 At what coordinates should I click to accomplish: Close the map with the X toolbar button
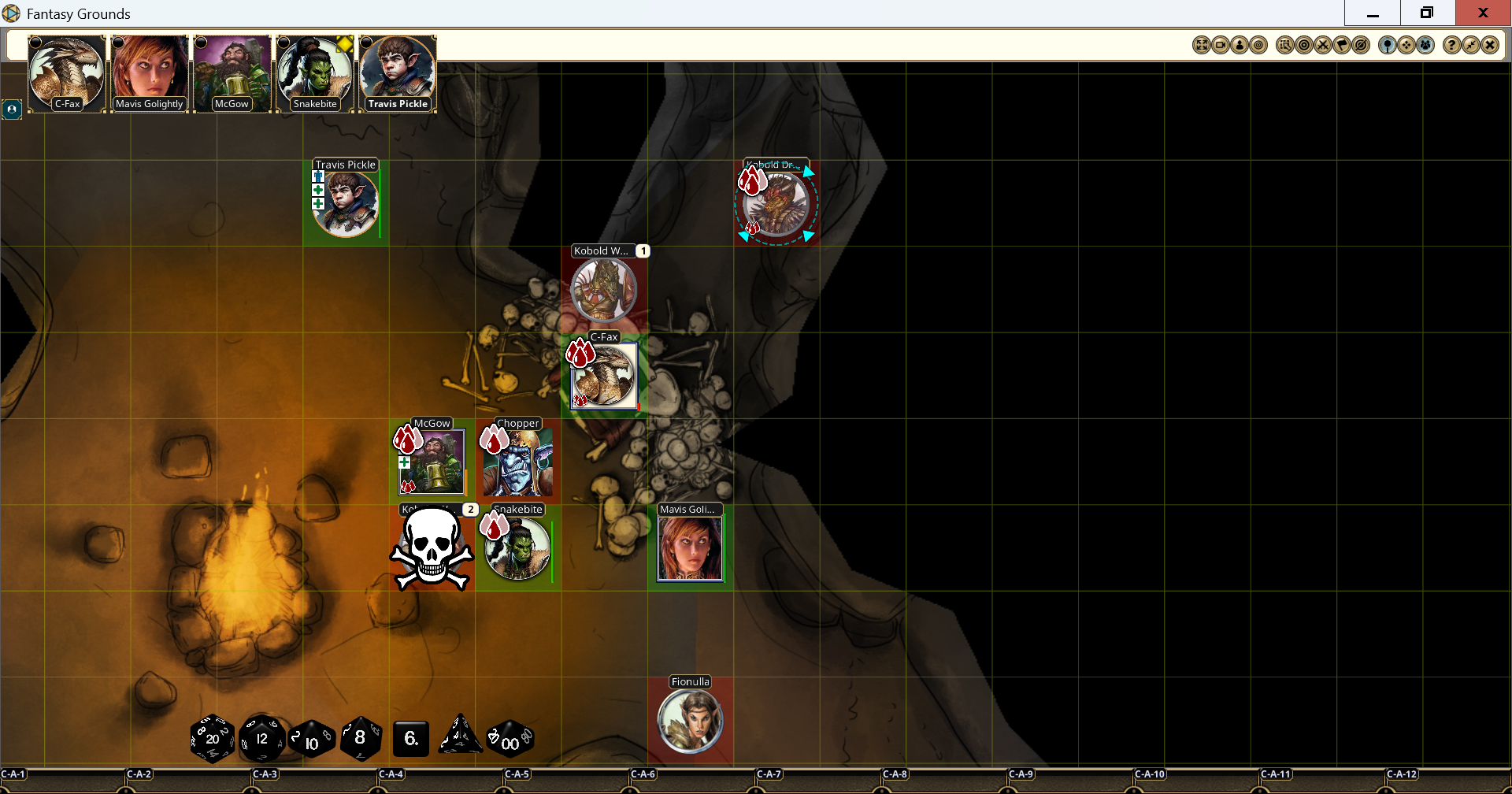(1489, 46)
